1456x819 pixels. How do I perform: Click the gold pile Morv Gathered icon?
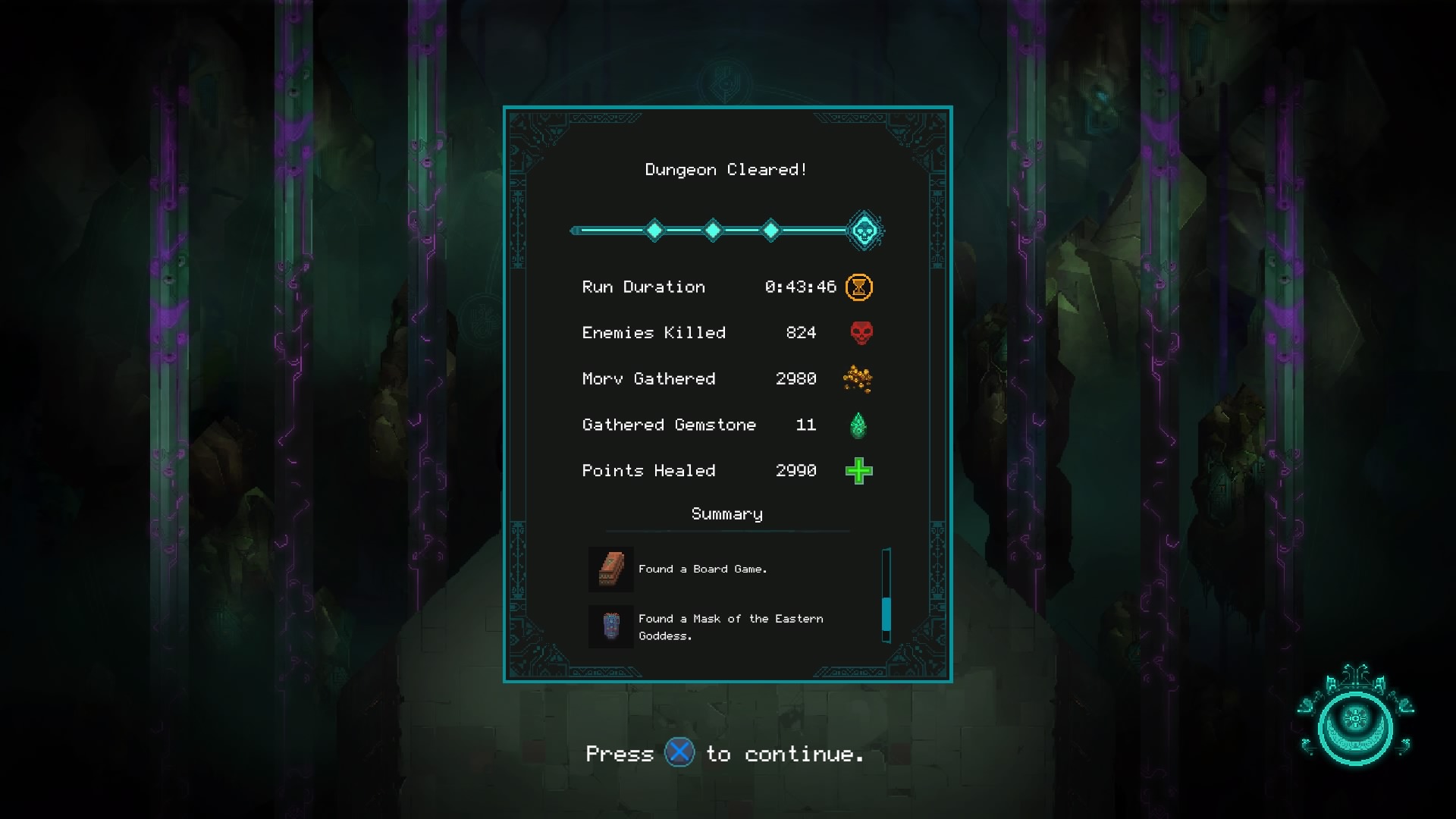coord(858,378)
